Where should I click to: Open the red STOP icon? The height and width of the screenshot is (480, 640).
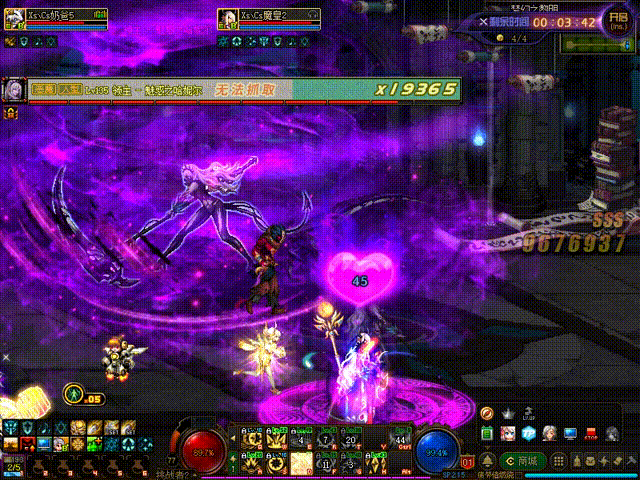point(590,433)
